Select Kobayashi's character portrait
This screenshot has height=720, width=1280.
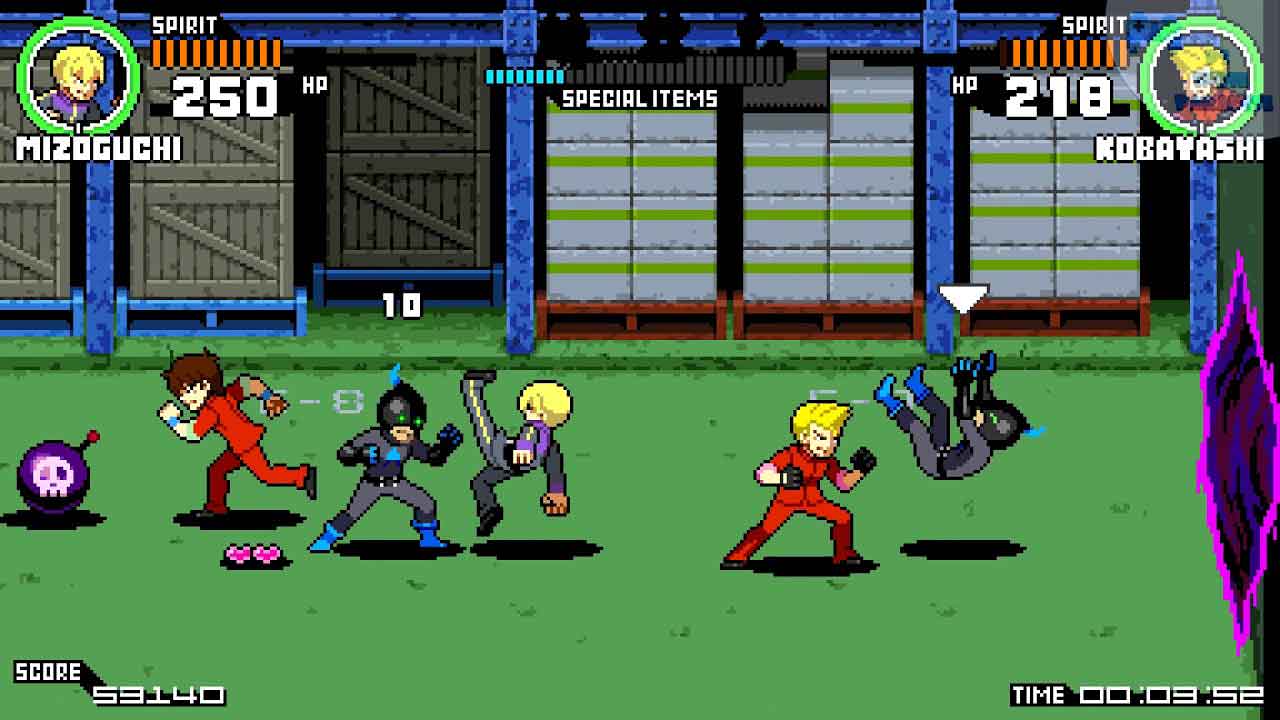tap(1200, 78)
